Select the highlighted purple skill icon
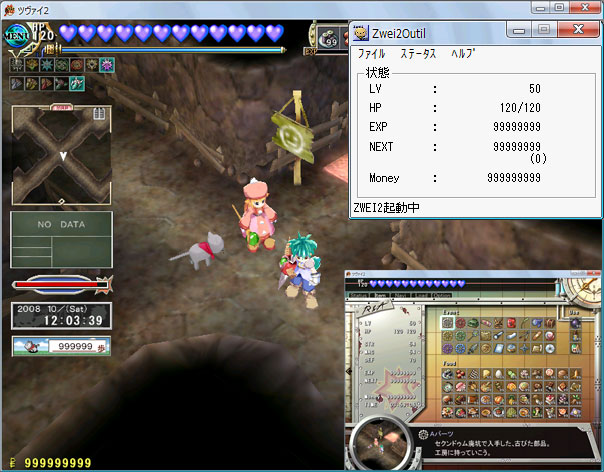 point(107,65)
